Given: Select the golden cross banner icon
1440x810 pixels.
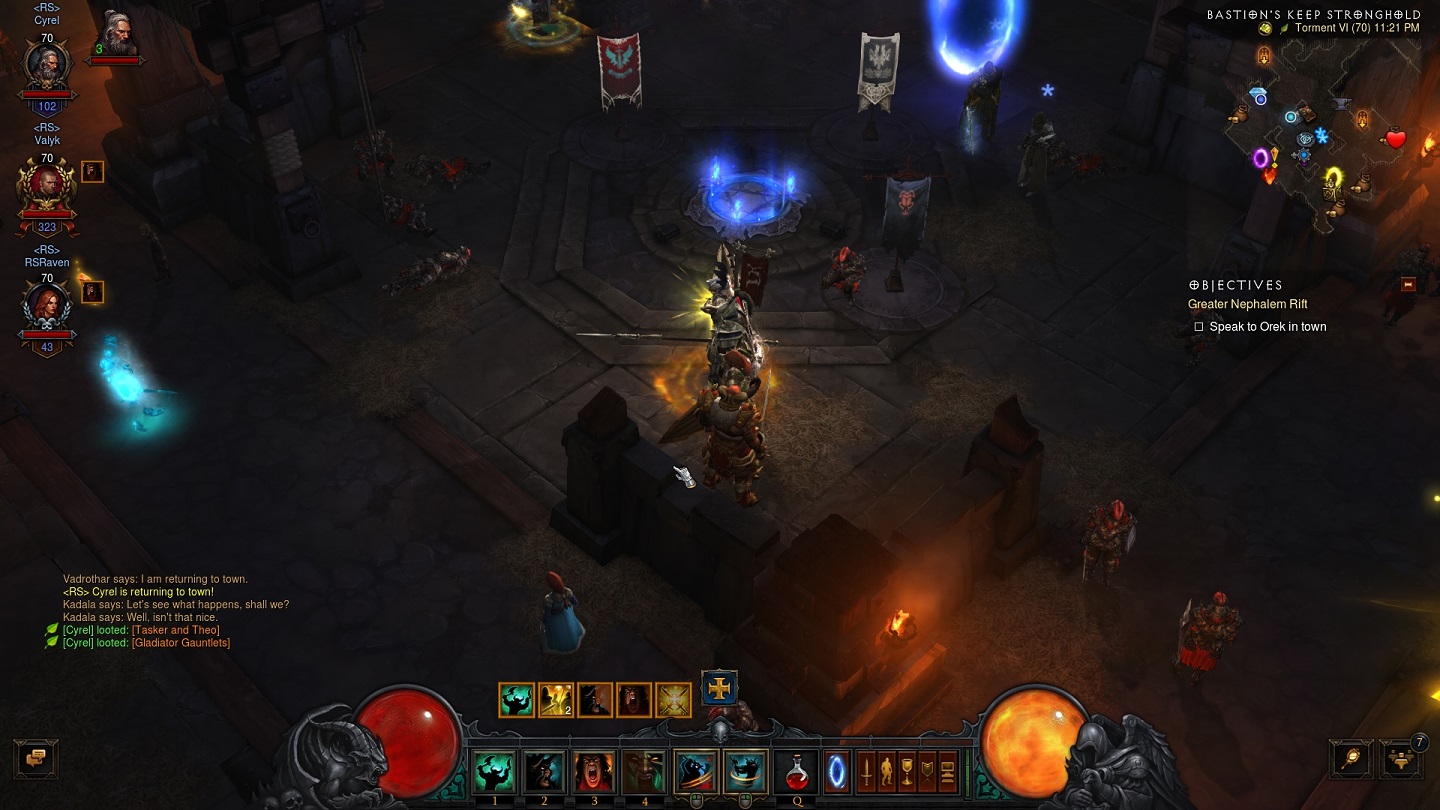Looking at the screenshot, I should 719,688.
